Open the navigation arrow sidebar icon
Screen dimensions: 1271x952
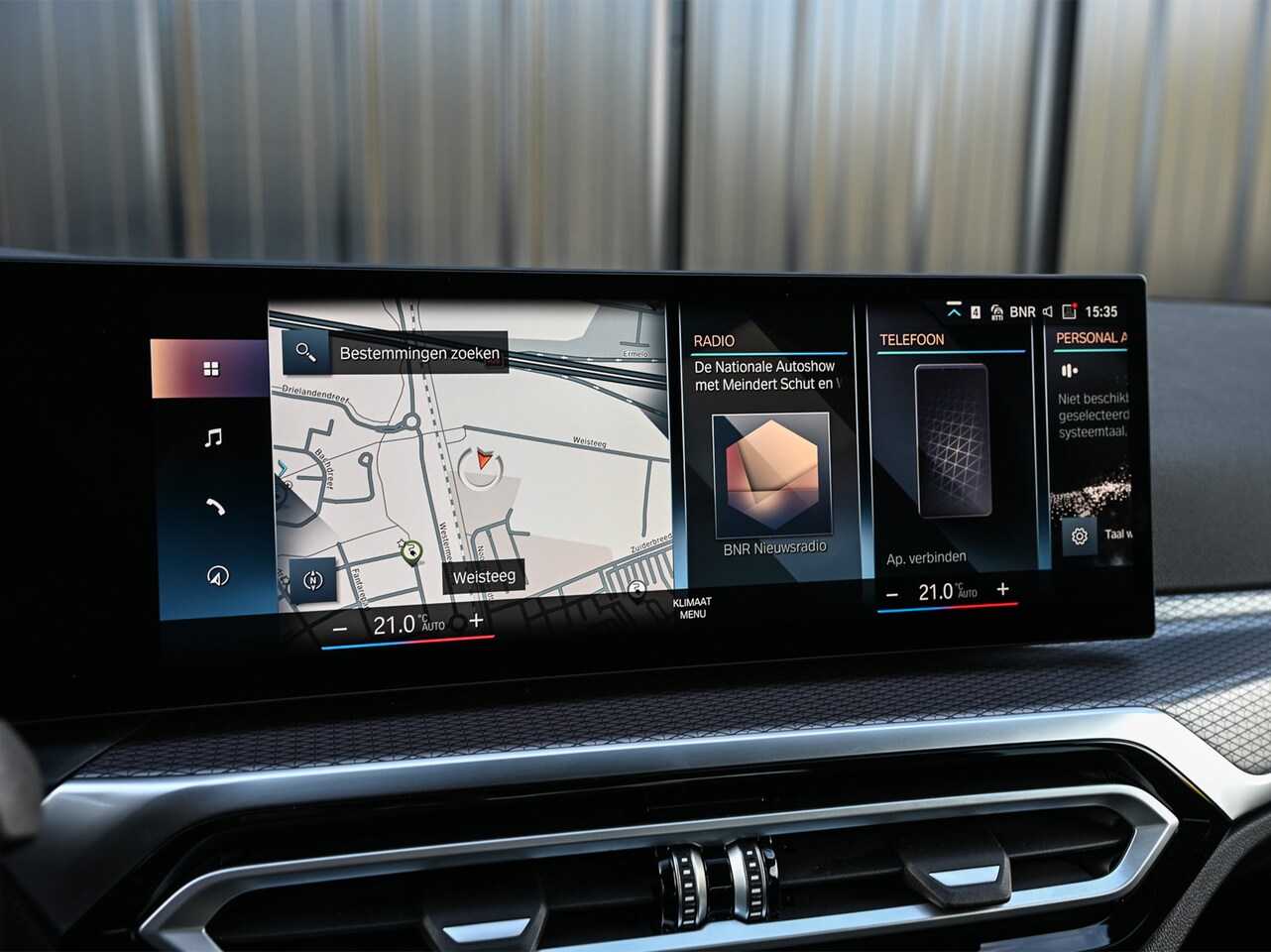pyautogui.click(x=218, y=576)
